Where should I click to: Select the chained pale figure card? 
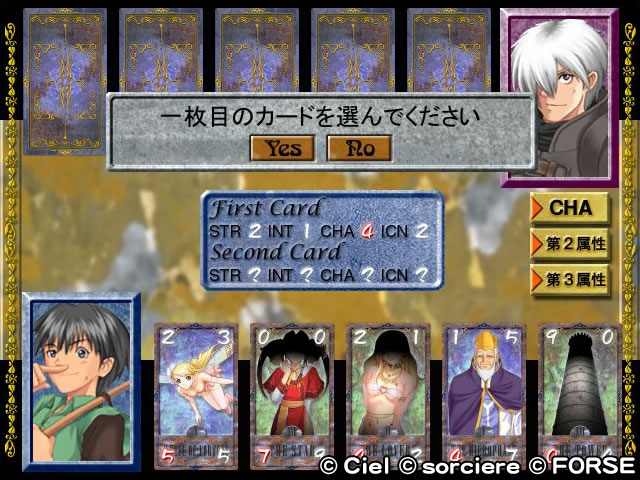pyautogui.click(x=386, y=395)
